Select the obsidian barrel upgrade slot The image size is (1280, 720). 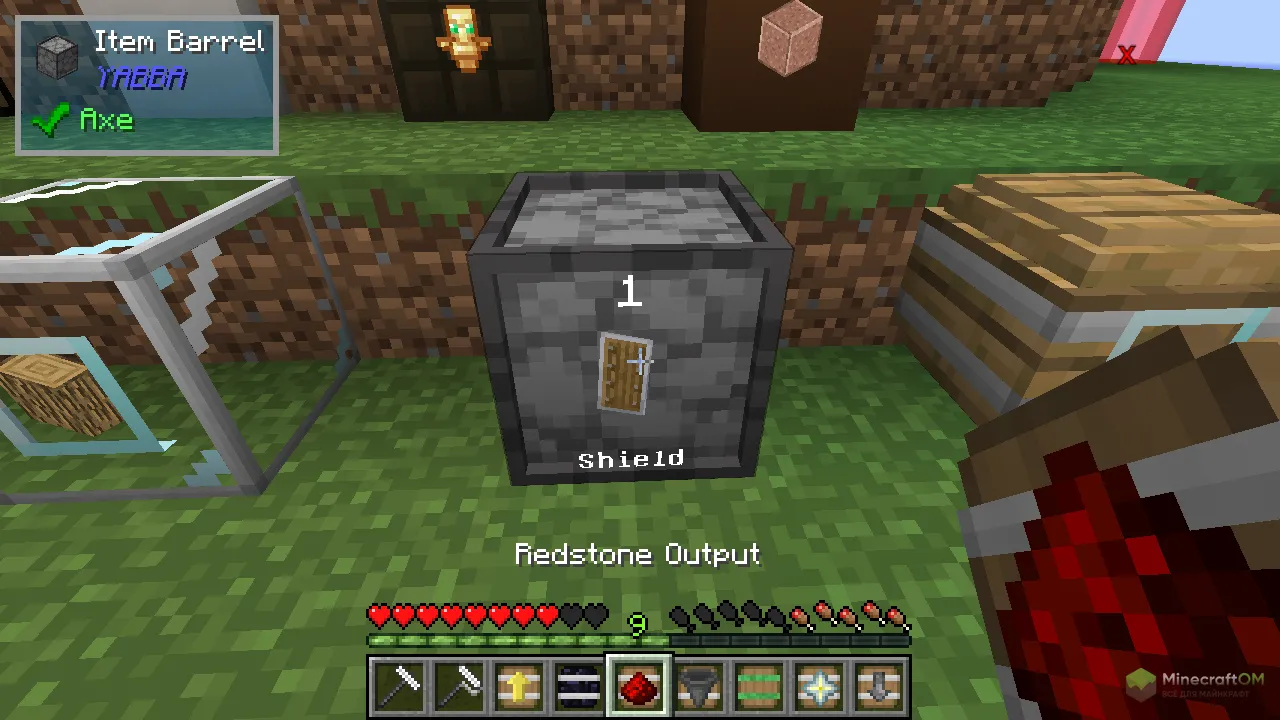[x=580, y=687]
